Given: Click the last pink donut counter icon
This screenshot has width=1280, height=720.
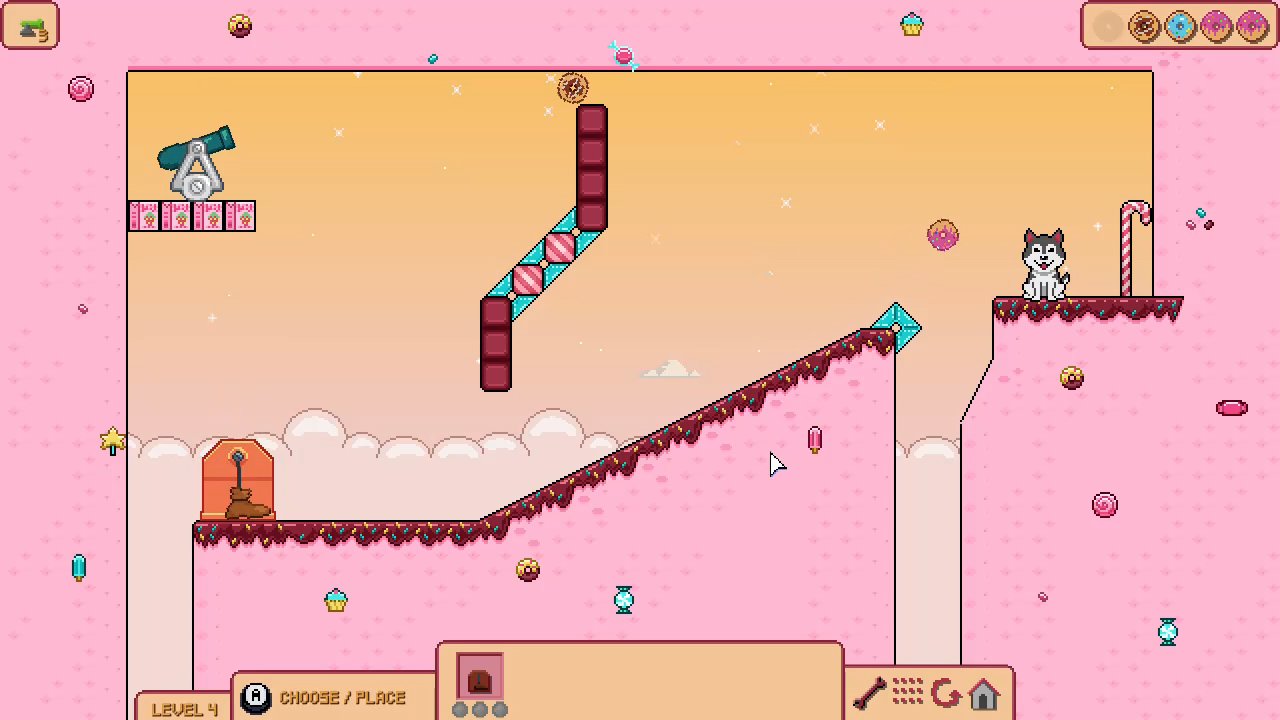Looking at the screenshot, I should (1250, 26).
